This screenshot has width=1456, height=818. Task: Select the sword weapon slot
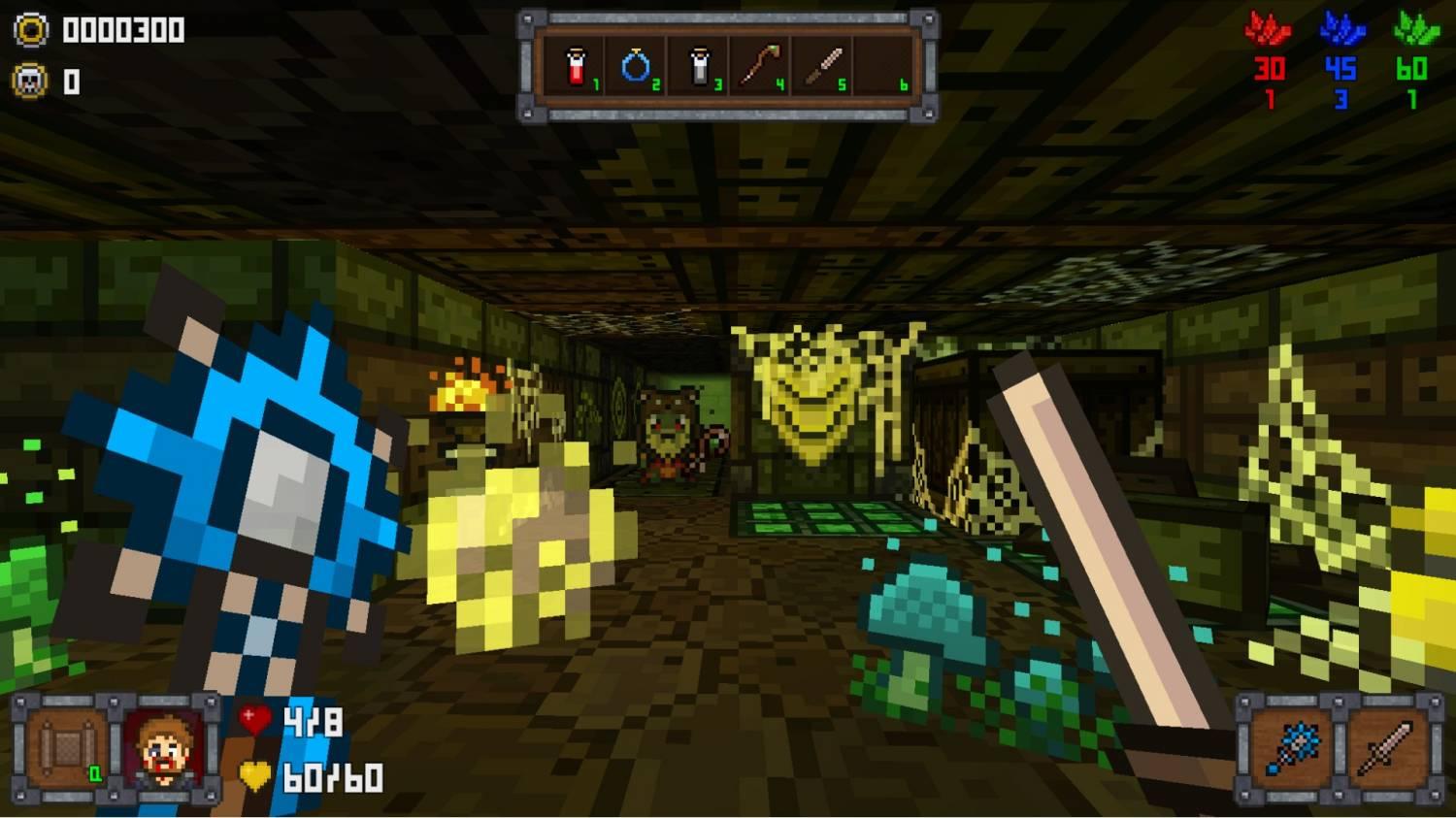1384,749
